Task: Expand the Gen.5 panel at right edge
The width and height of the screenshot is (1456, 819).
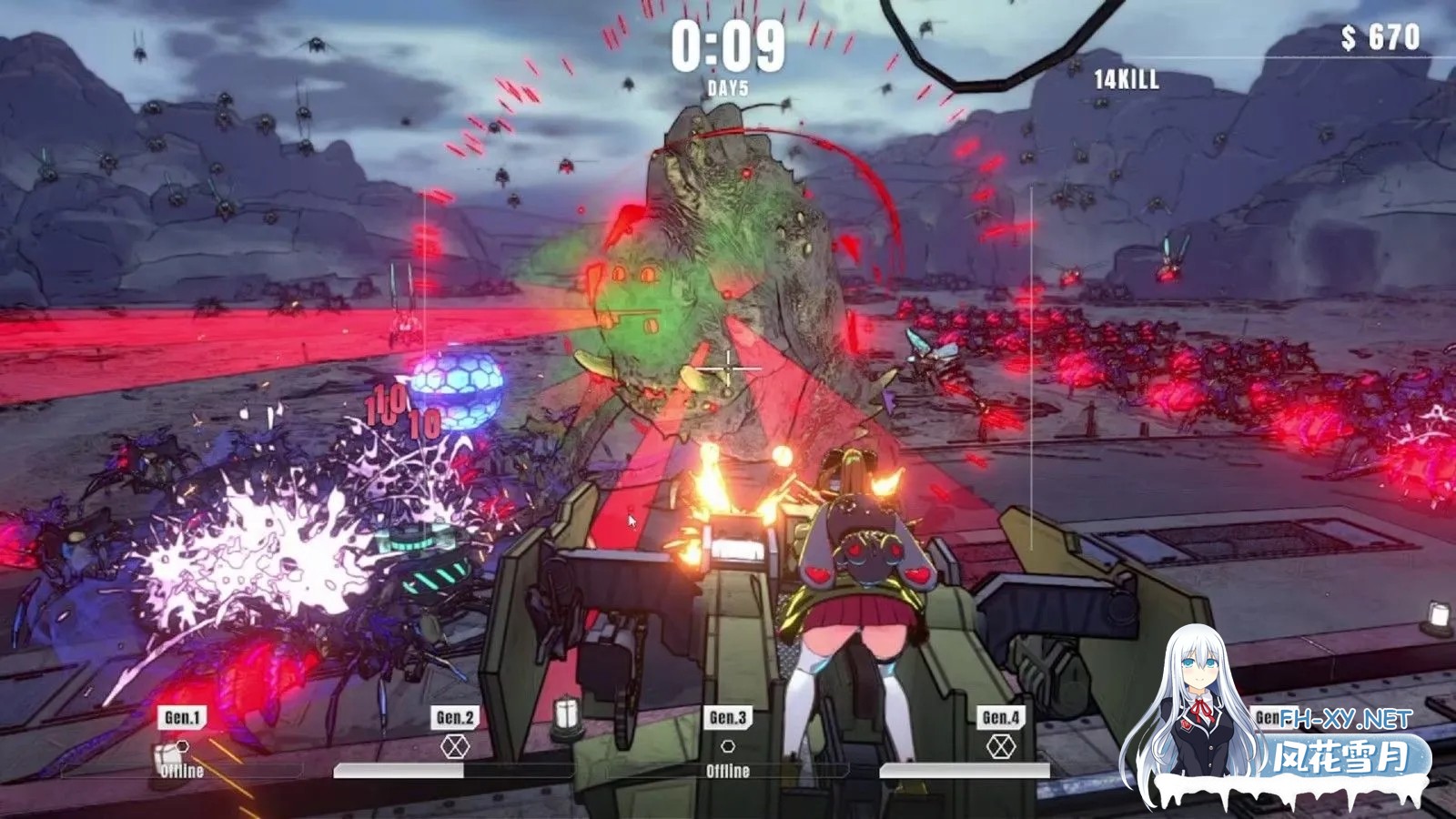Action: click(1268, 716)
